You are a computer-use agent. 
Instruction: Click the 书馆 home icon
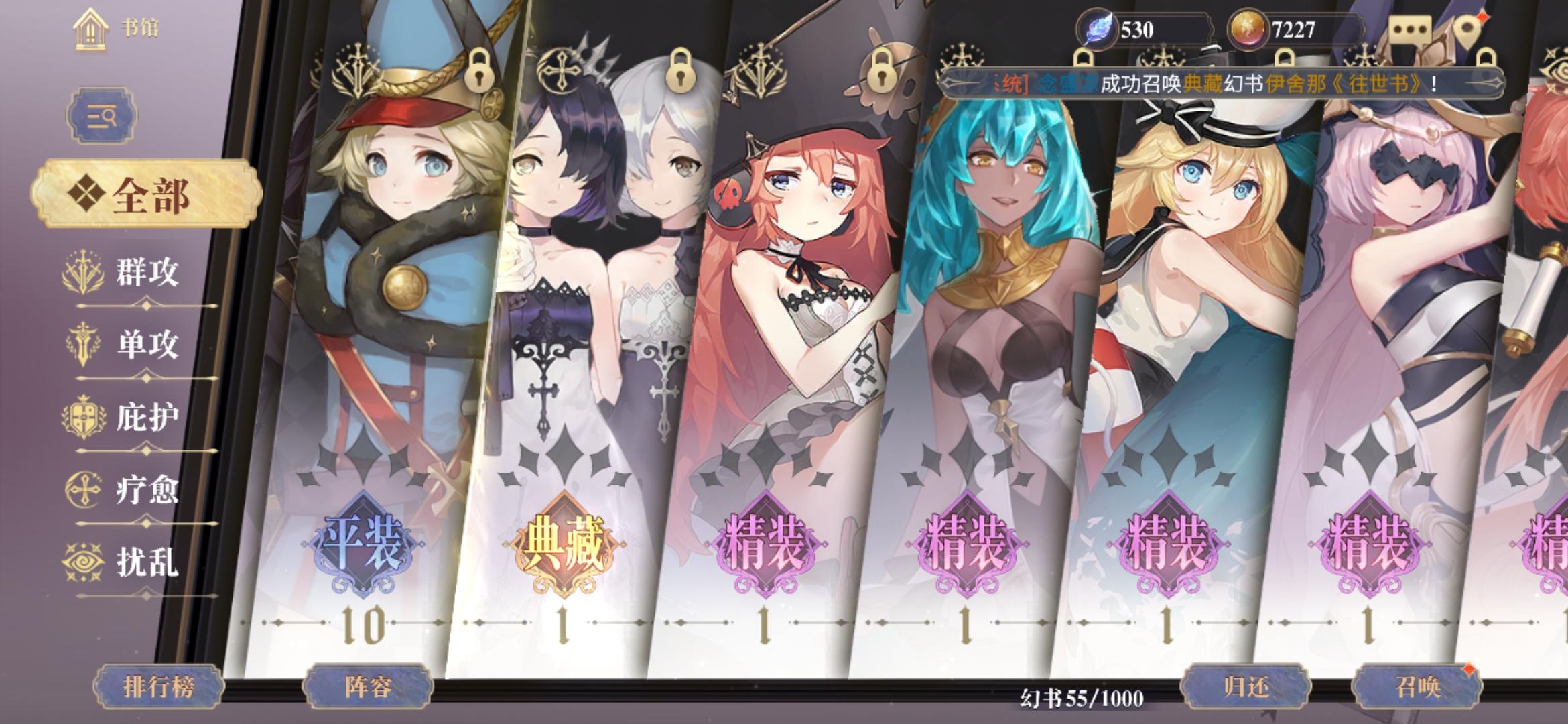pyautogui.click(x=89, y=28)
